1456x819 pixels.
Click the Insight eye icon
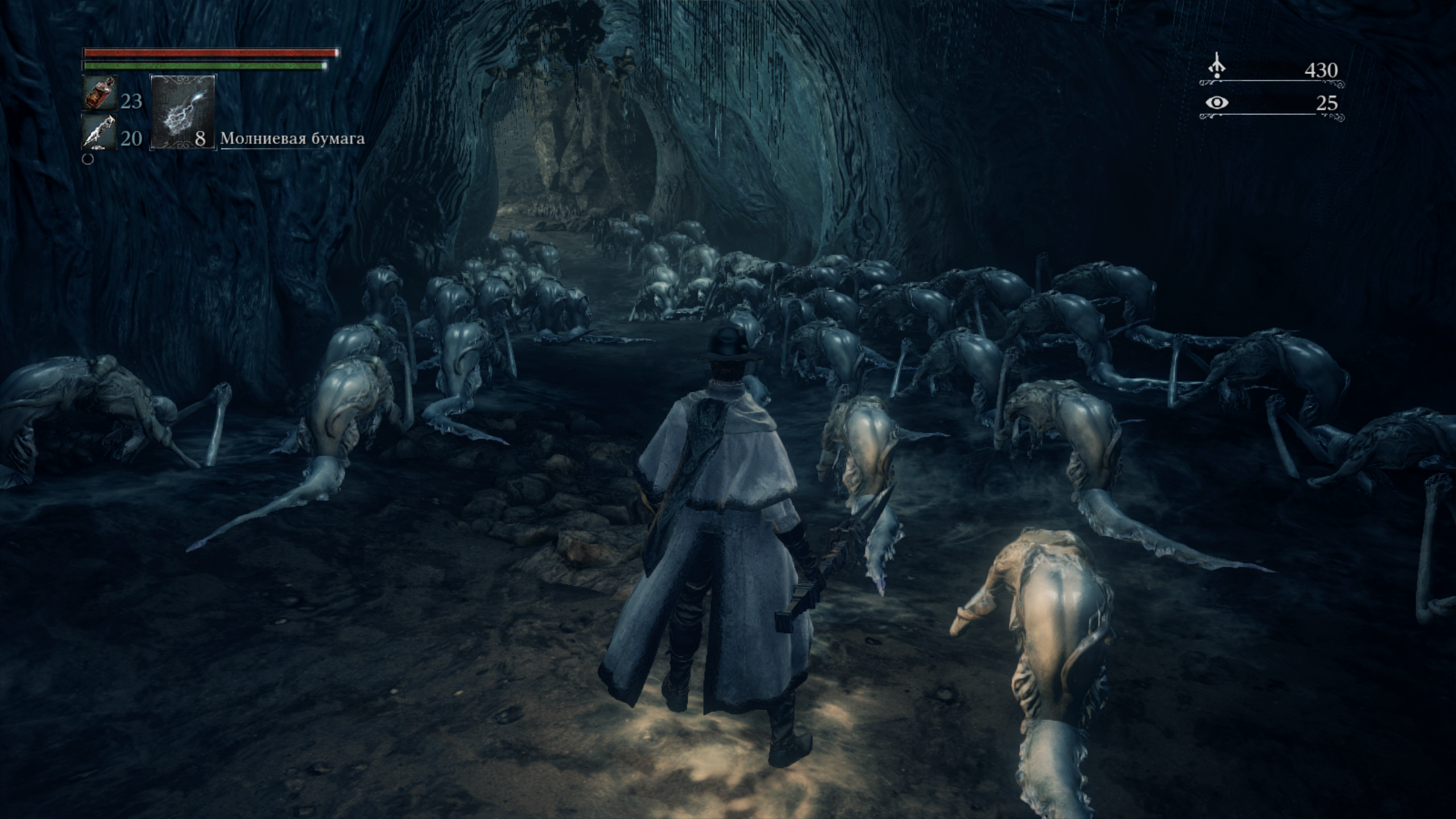pos(1217,103)
